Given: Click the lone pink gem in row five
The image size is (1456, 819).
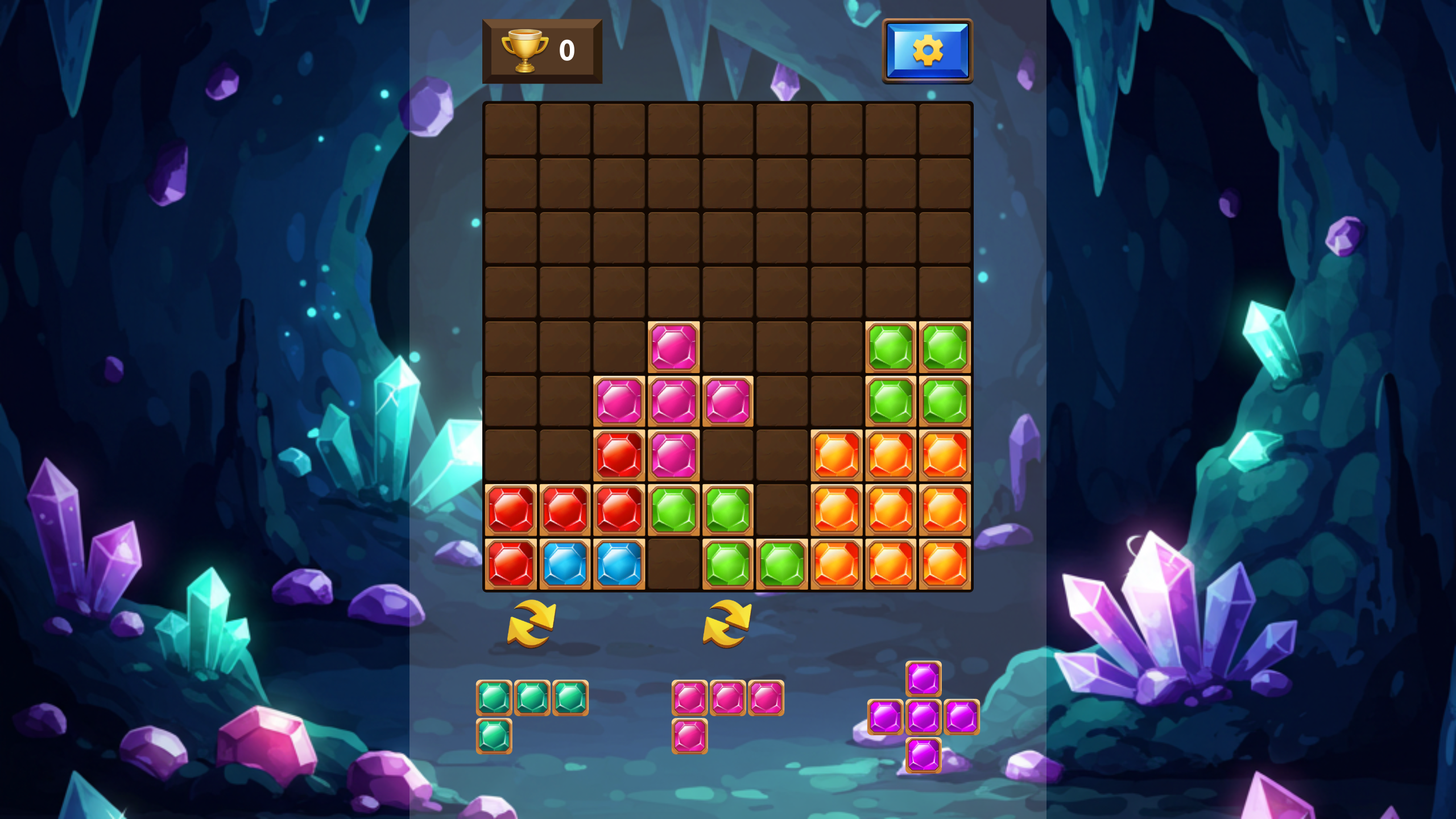Looking at the screenshot, I should click(x=673, y=348).
